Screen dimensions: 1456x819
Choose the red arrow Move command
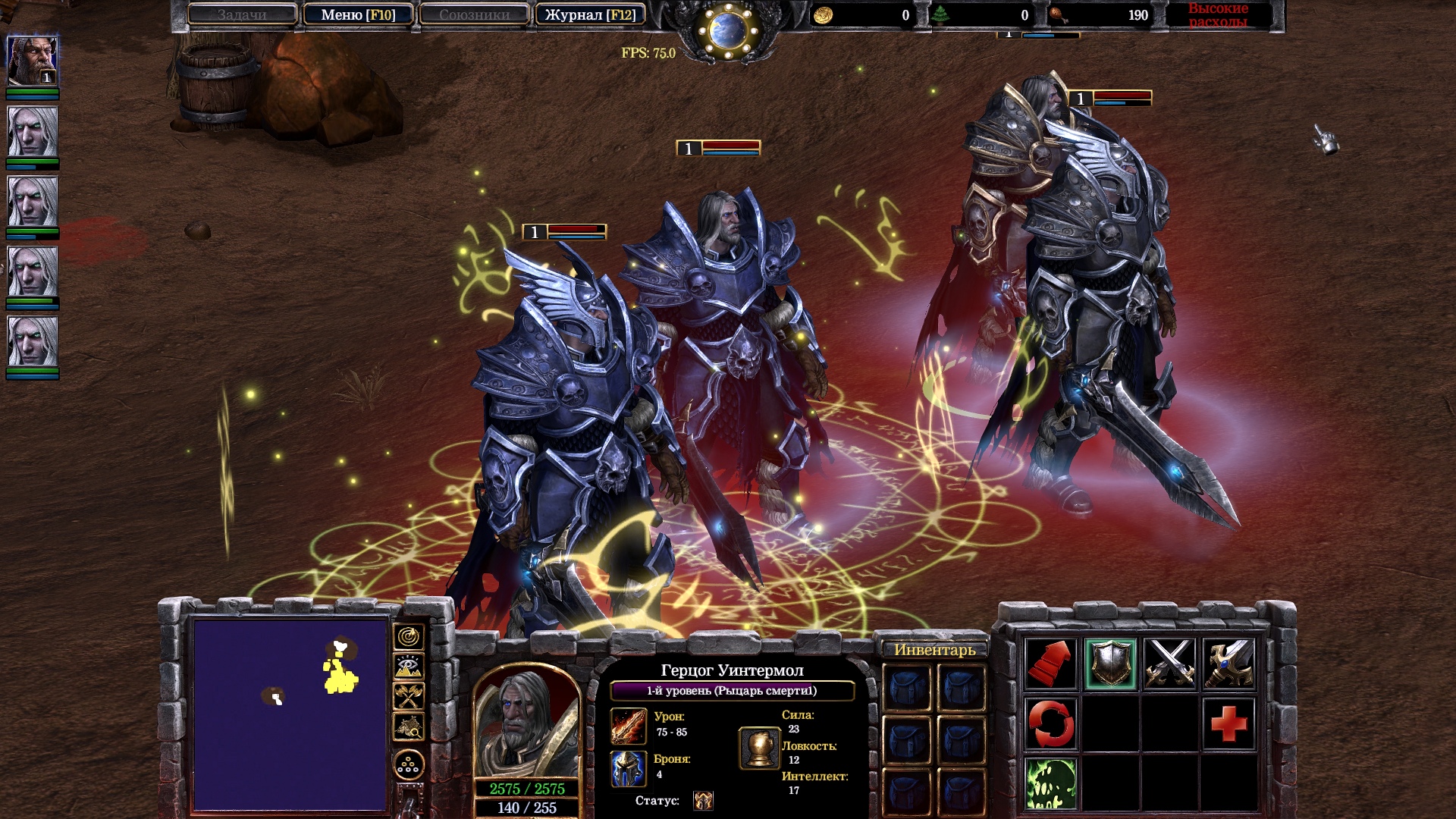click(x=1051, y=664)
